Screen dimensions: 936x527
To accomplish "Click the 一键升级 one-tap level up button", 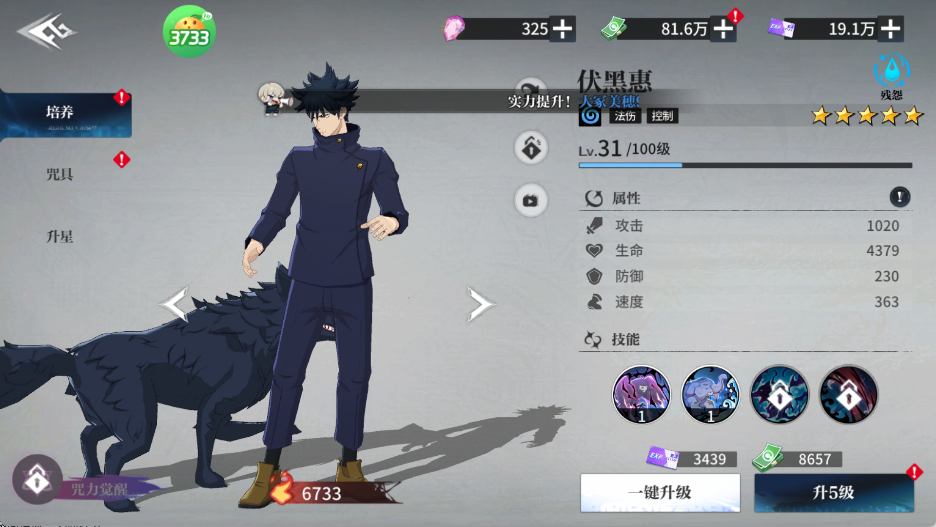I will [660, 493].
